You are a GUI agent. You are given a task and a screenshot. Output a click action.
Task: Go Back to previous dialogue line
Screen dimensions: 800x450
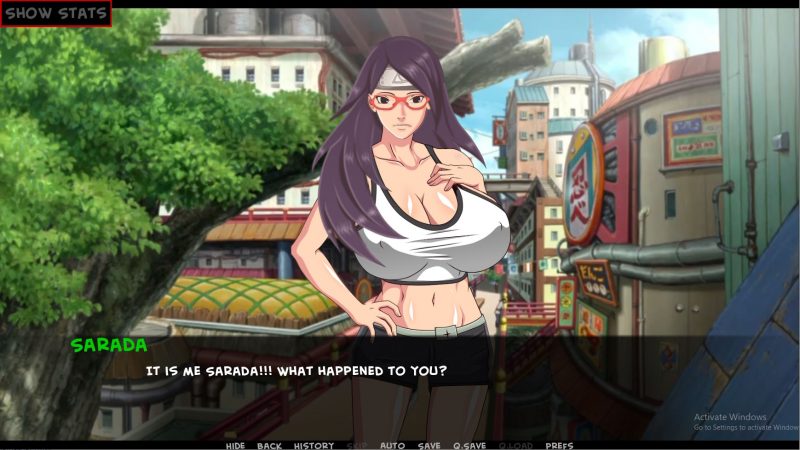click(269, 445)
